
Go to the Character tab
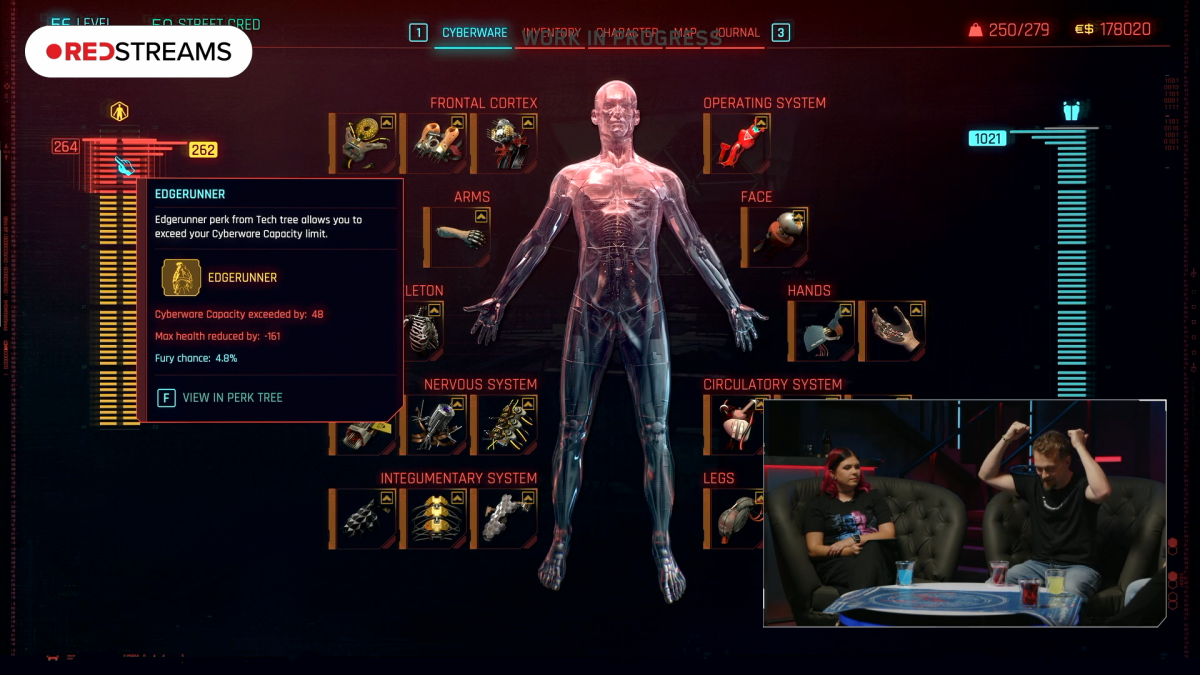(x=627, y=33)
